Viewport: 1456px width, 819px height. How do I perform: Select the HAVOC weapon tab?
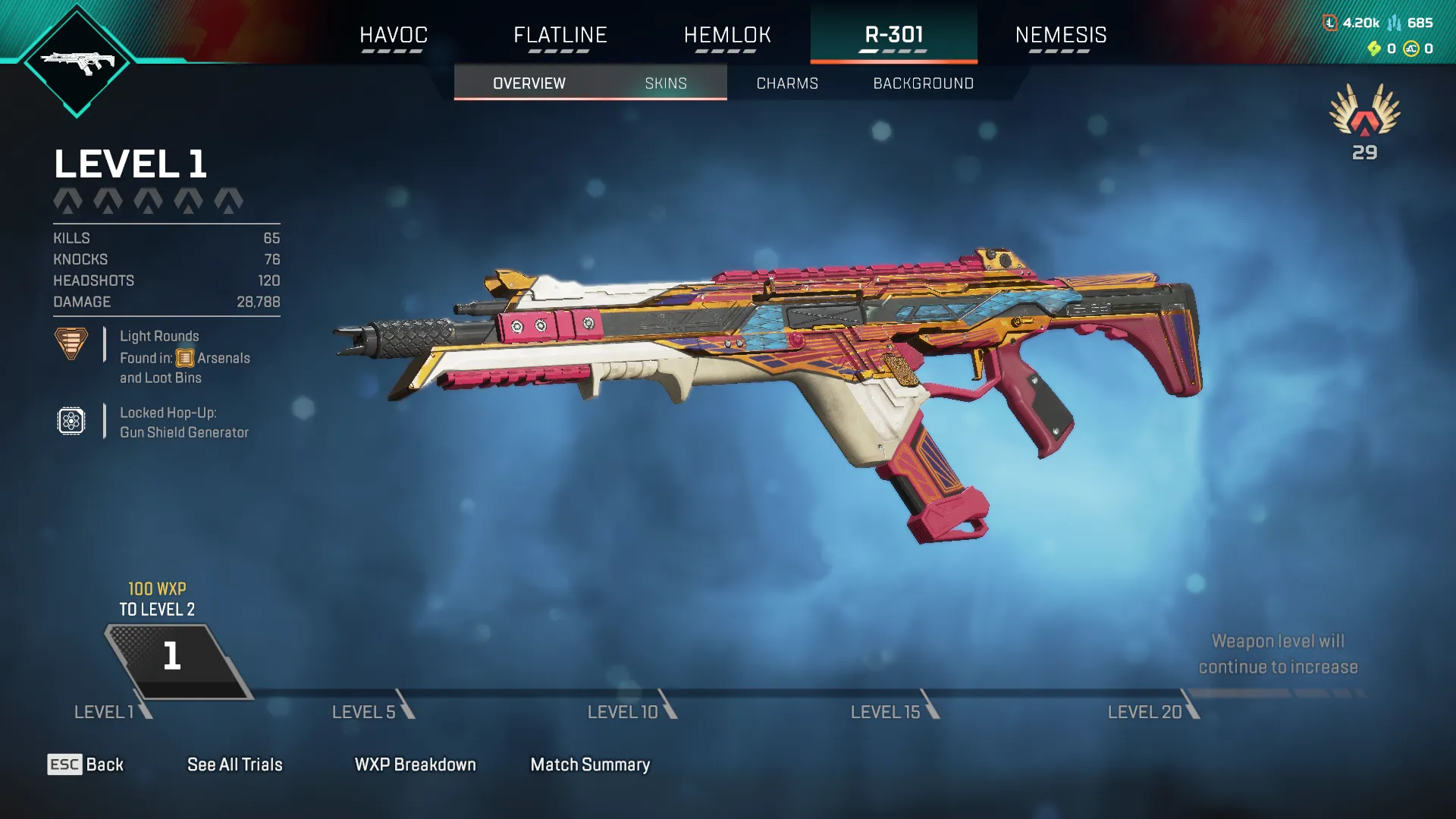[394, 35]
